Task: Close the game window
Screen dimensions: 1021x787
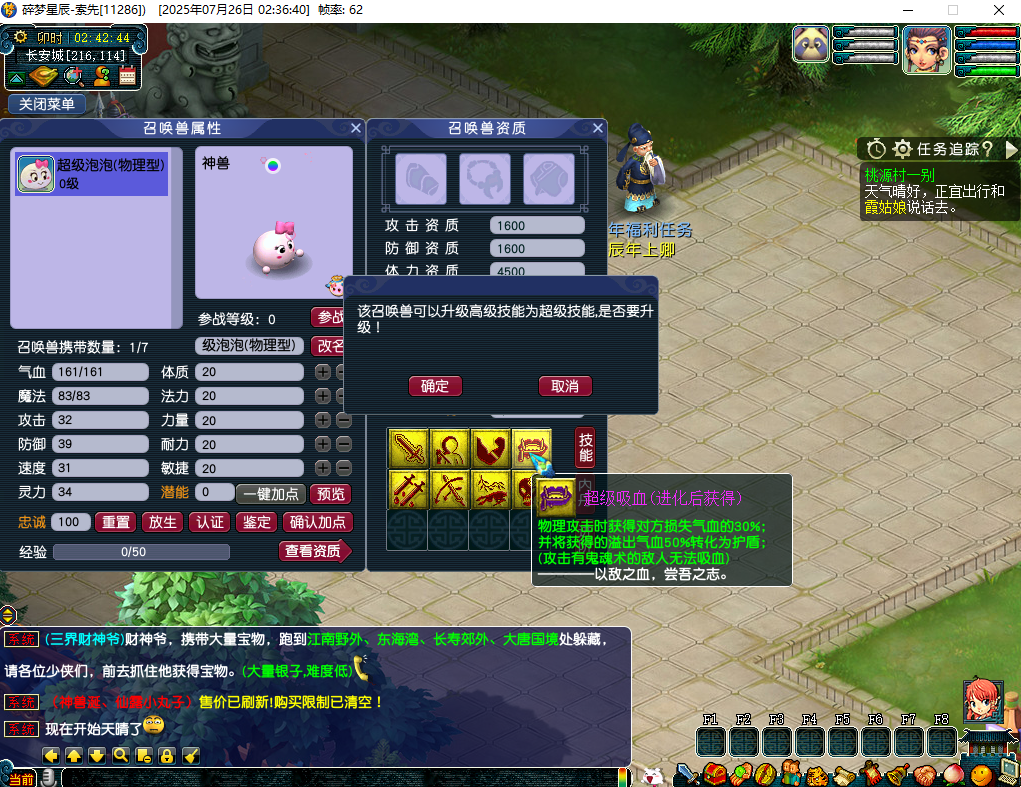Action: click(998, 10)
